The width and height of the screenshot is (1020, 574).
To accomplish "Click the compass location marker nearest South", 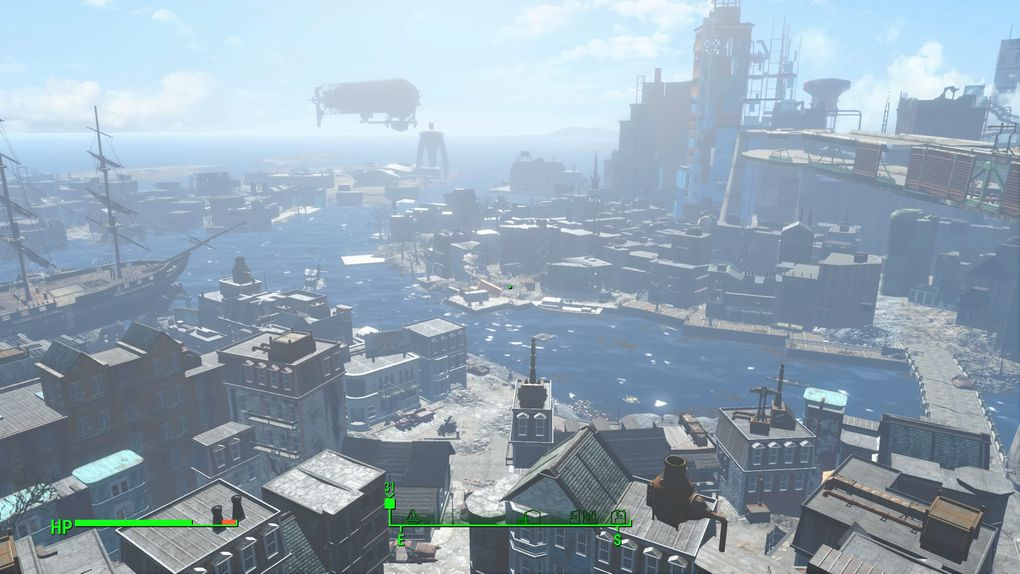I will [x=619, y=516].
